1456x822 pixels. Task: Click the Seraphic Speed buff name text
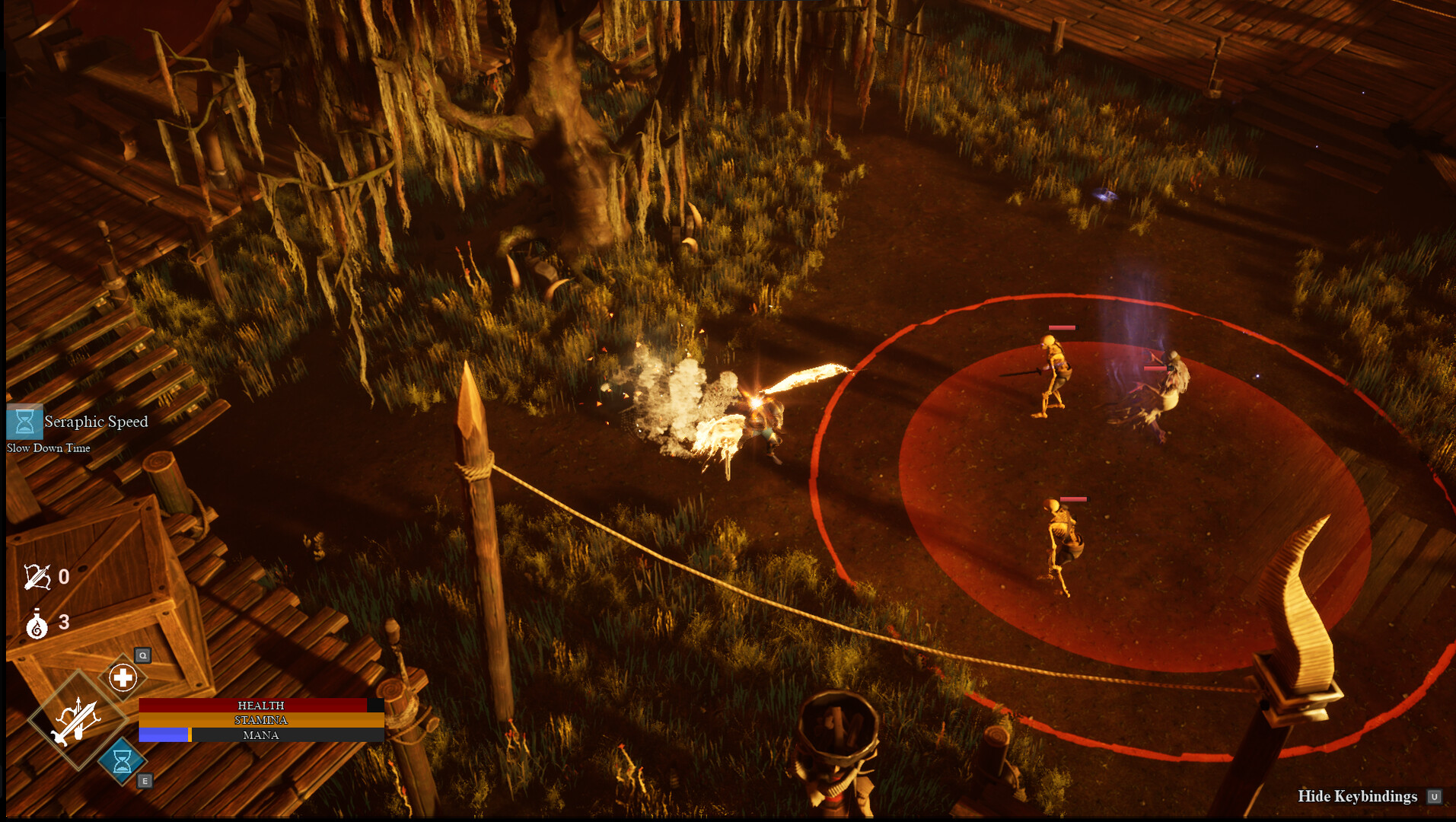coord(95,422)
